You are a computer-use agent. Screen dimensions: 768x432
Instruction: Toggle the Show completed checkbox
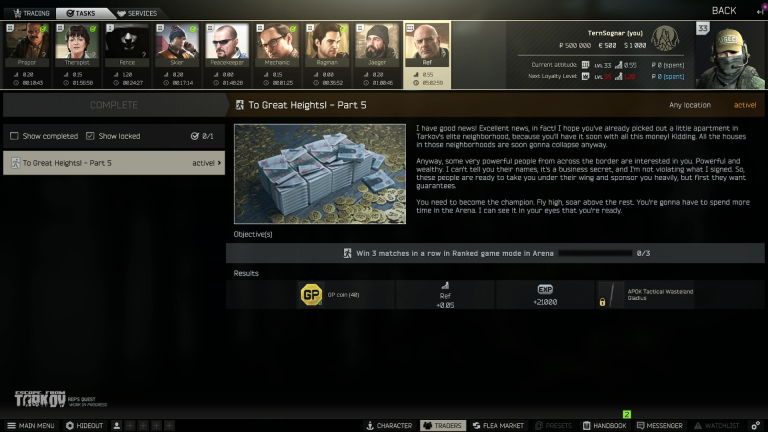pyautogui.click(x=14, y=136)
